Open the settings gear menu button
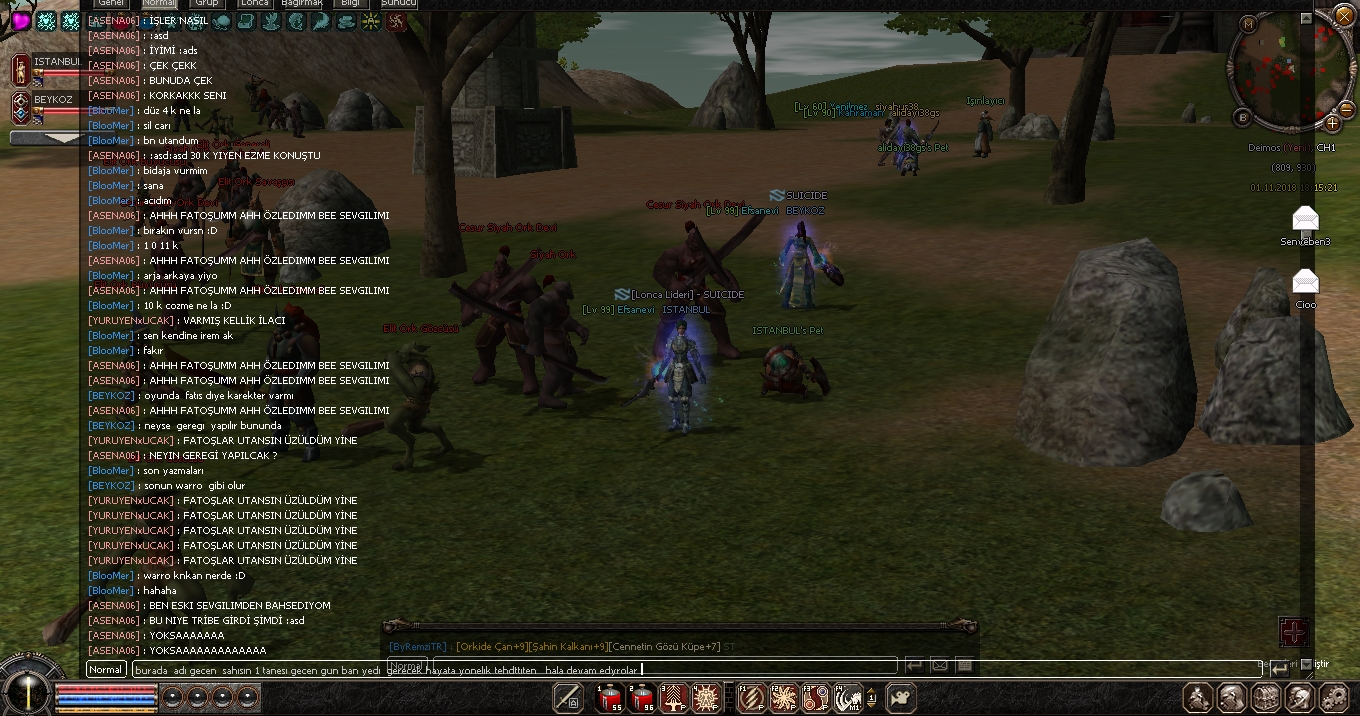1360x716 pixels. tap(1334, 697)
